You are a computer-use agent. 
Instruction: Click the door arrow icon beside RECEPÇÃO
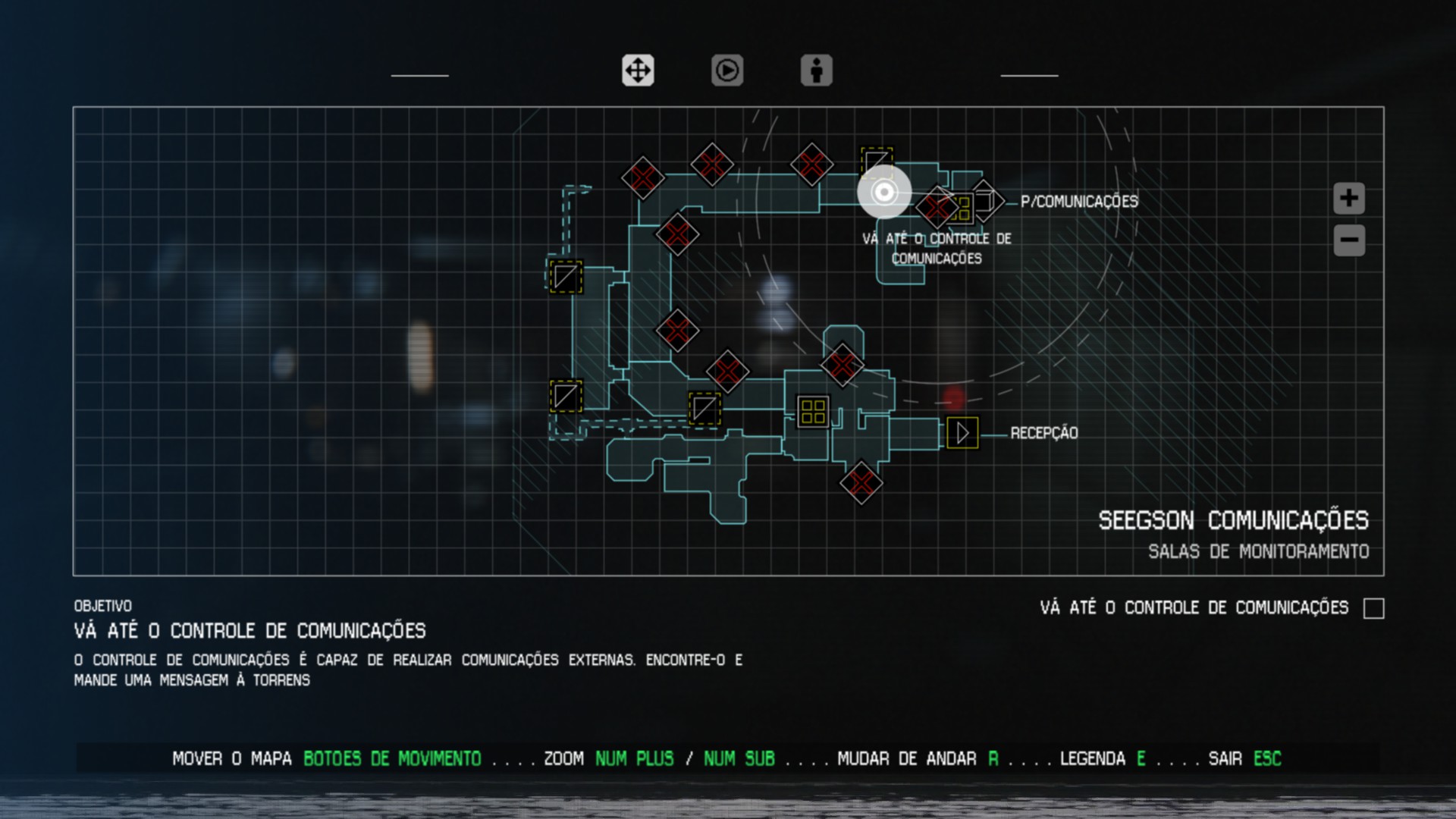tap(963, 433)
